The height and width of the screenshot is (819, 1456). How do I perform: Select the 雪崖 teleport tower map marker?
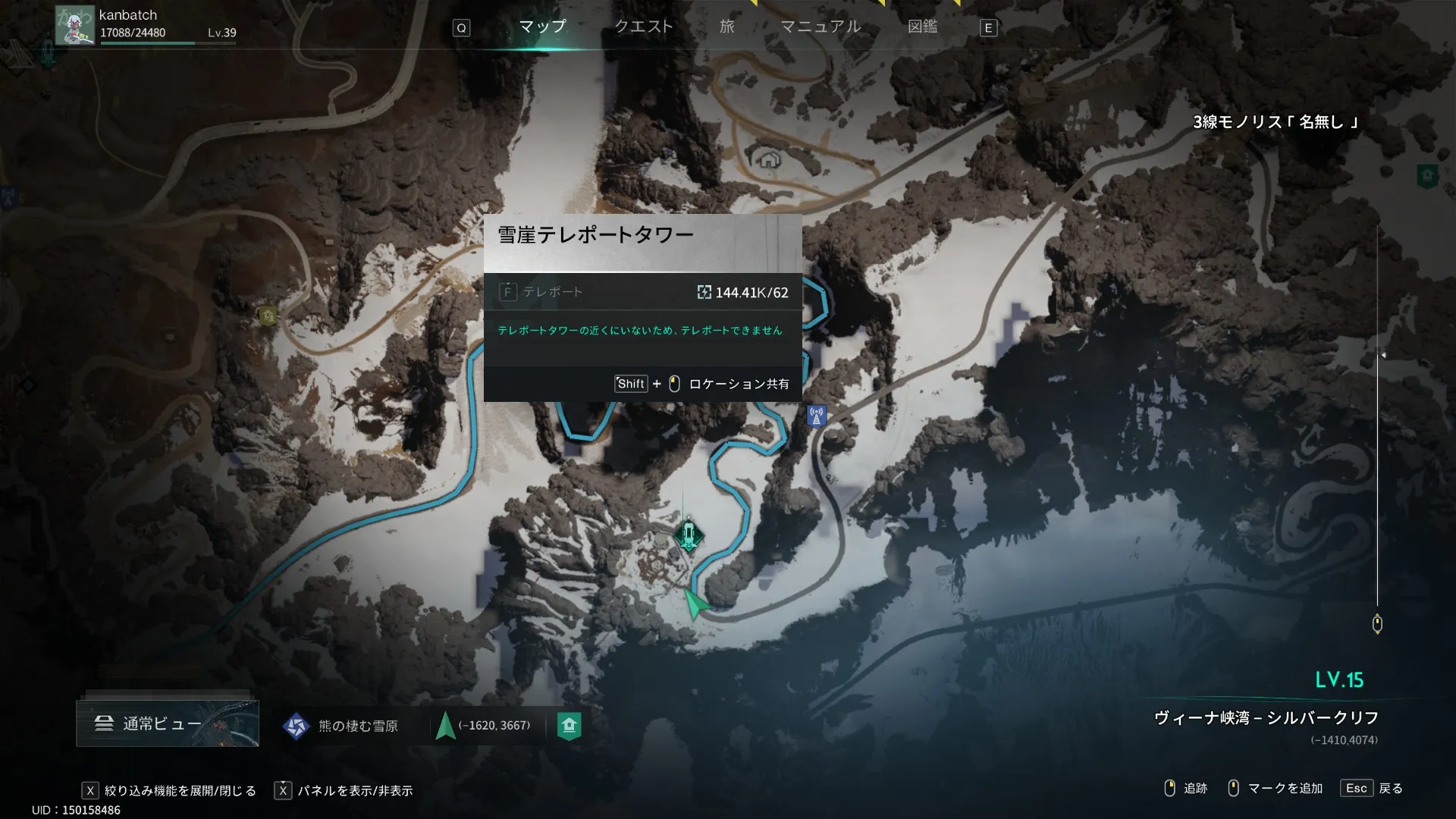688,535
